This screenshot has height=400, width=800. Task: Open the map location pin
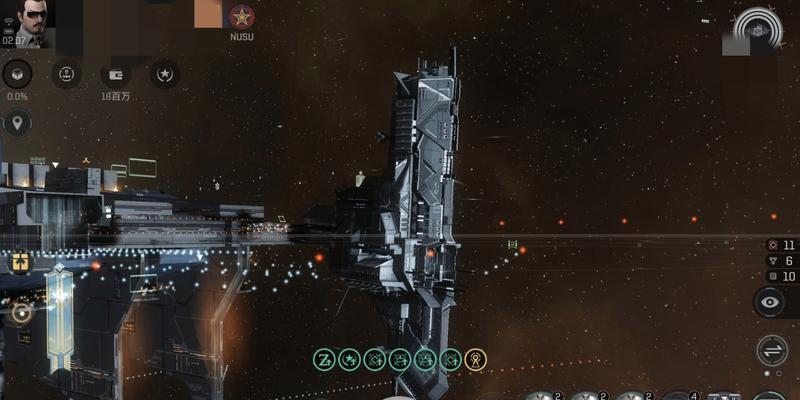[x=17, y=124]
